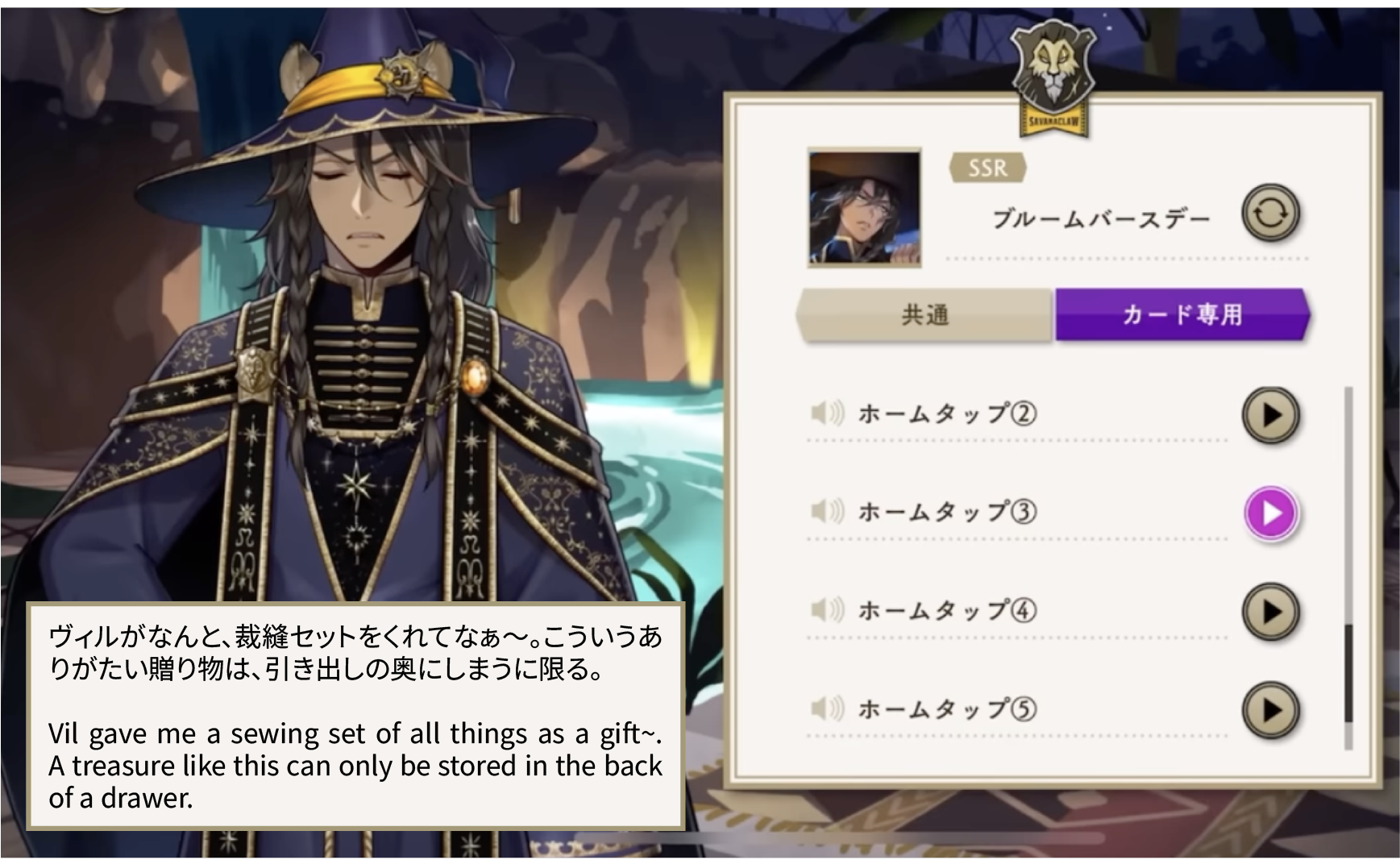Viewport: 1400px width, 860px height.
Task: Switch to the 共通 tab
Action: coord(924,314)
